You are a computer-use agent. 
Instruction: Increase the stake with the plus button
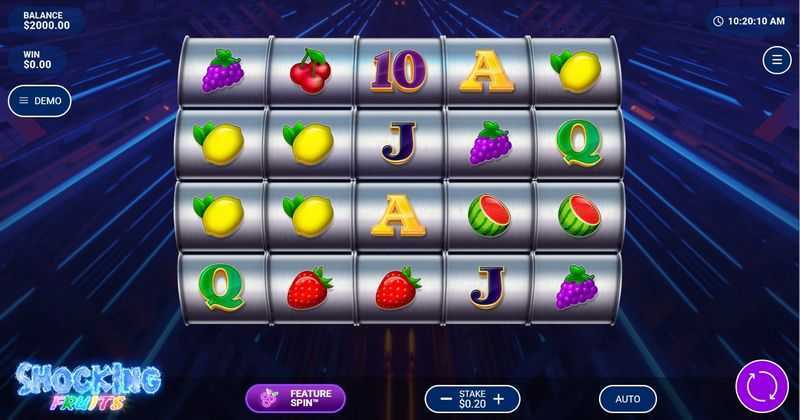(x=500, y=399)
